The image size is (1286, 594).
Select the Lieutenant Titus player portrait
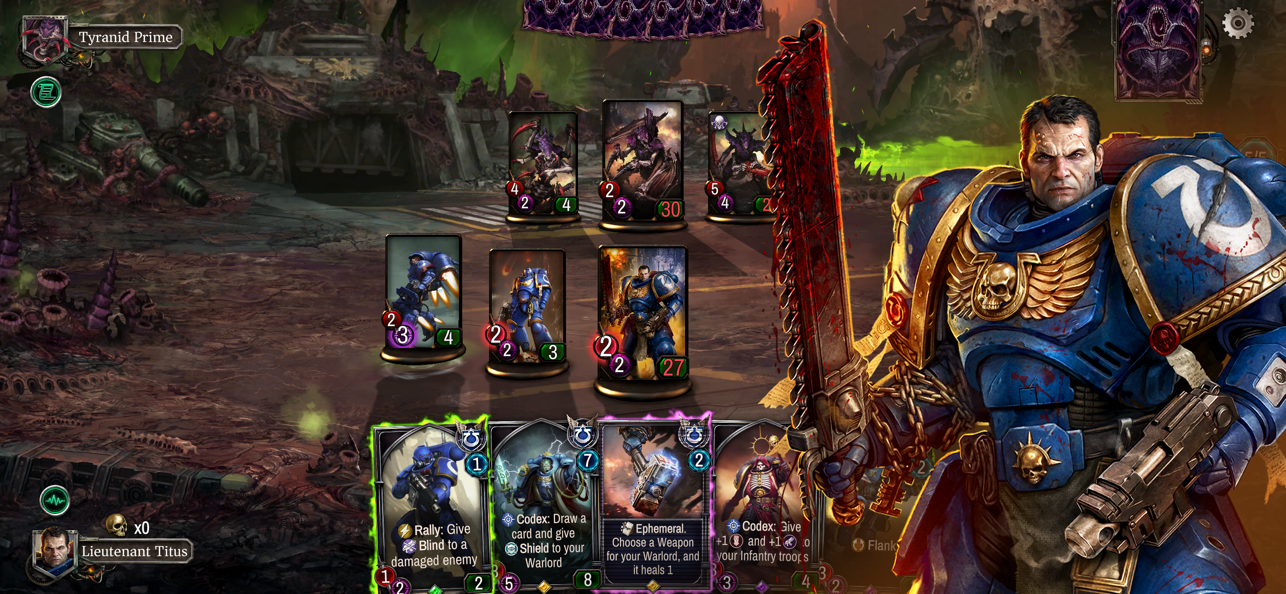pyautogui.click(x=54, y=551)
